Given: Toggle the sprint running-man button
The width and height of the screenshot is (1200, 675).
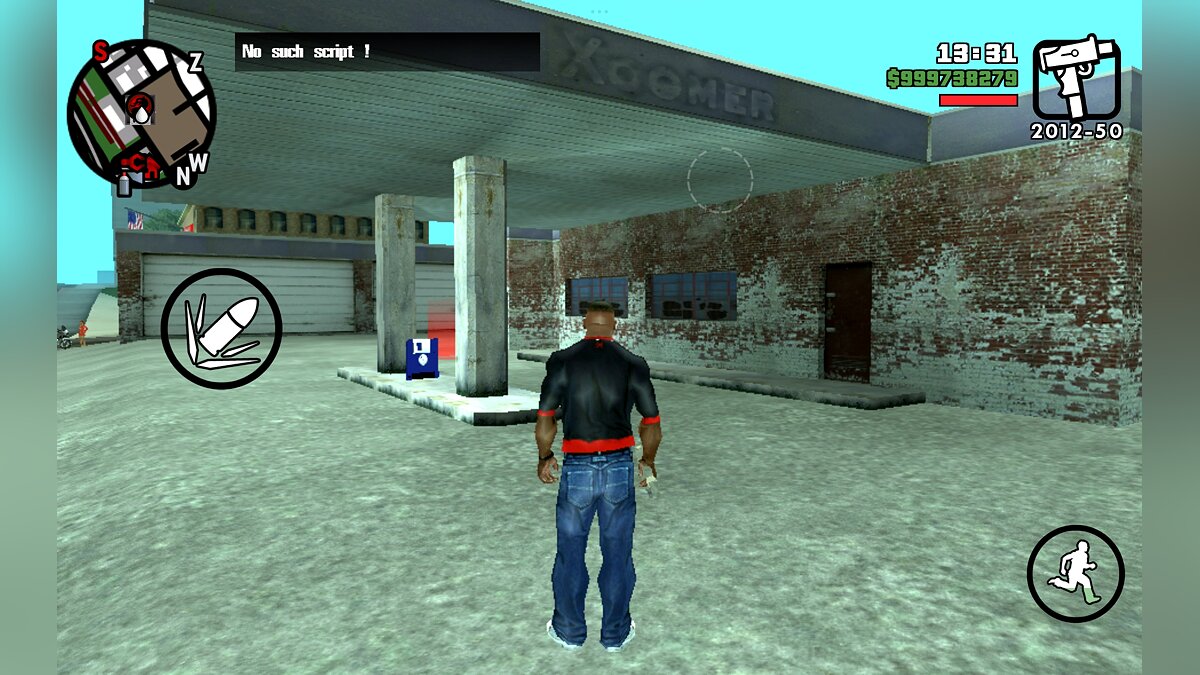Looking at the screenshot, I should (x=1075, y=573).
